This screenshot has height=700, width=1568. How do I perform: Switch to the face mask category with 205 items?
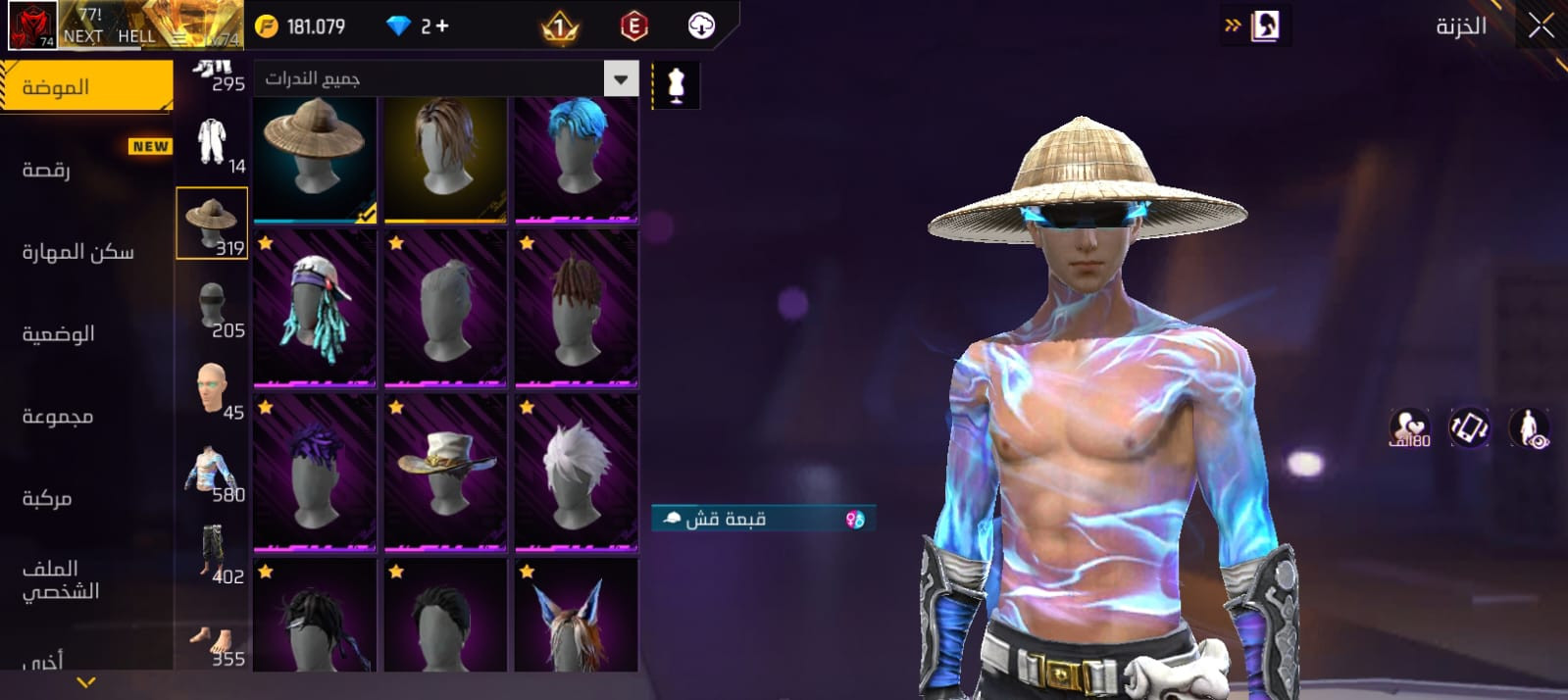pyautogui.click(x=212, y=308)
